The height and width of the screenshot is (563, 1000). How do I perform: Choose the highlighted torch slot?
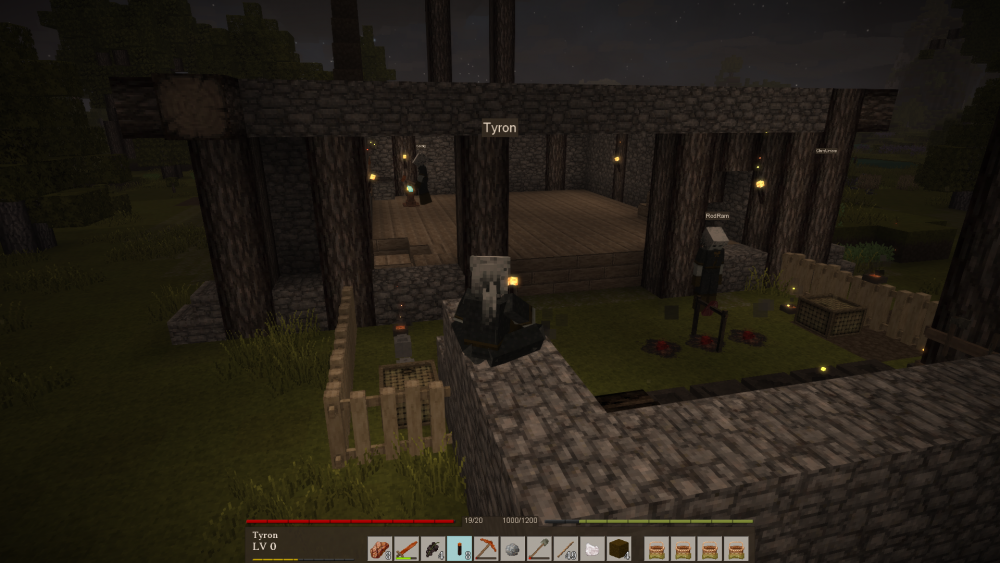coord(460,548)
